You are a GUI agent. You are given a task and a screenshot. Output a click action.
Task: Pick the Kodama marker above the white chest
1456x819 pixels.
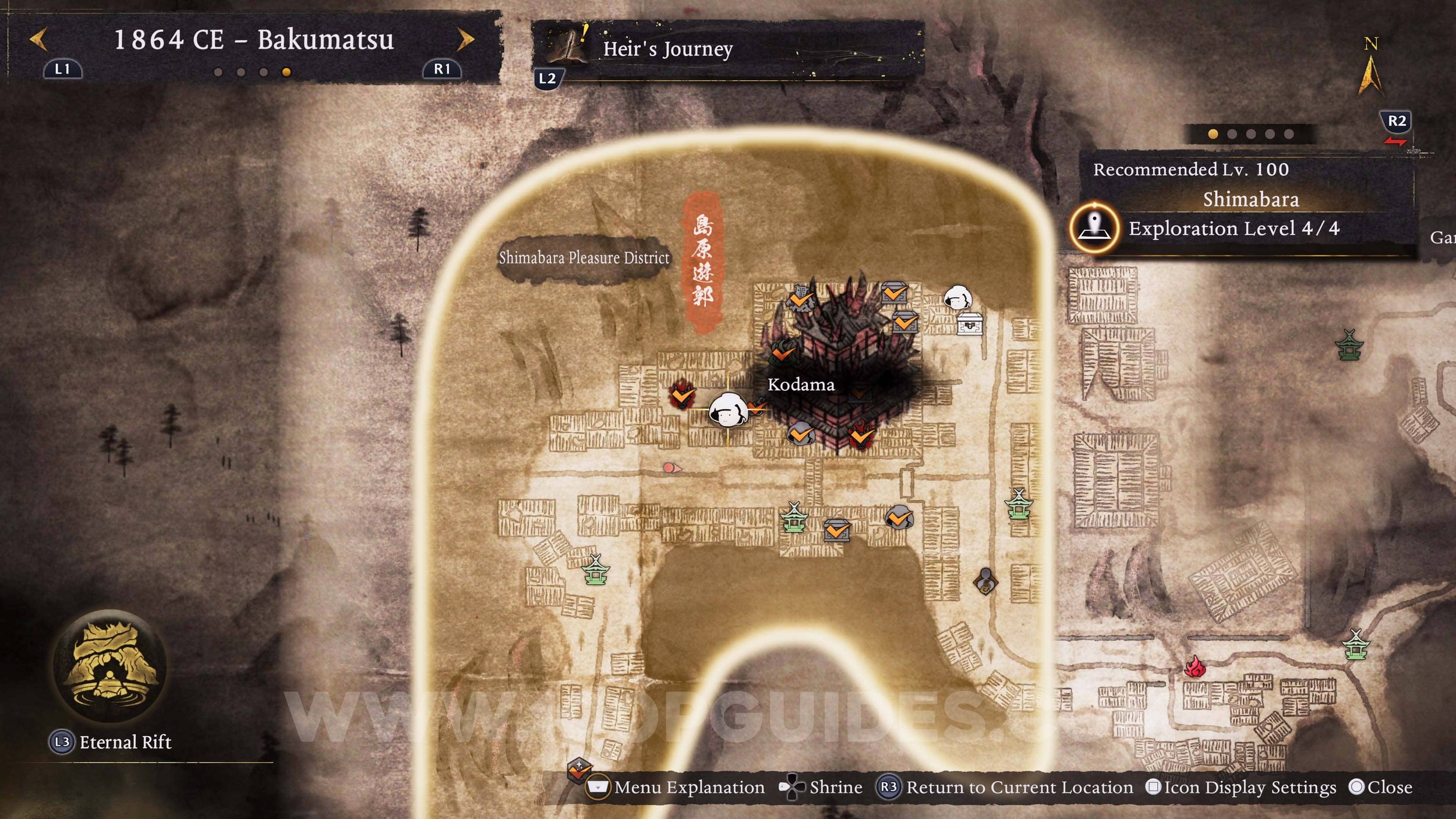tap(957, 298)
